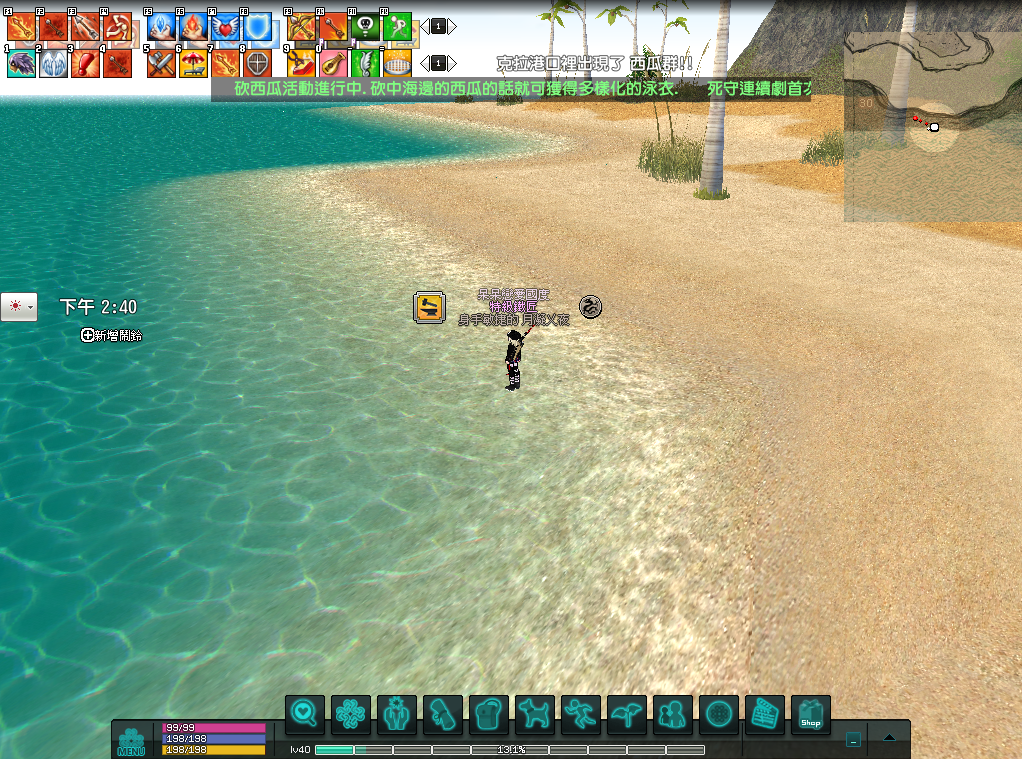Activate the skull speech bubble skill
The height and width of the screenshot is (759, 1022).
pos(366,26)
